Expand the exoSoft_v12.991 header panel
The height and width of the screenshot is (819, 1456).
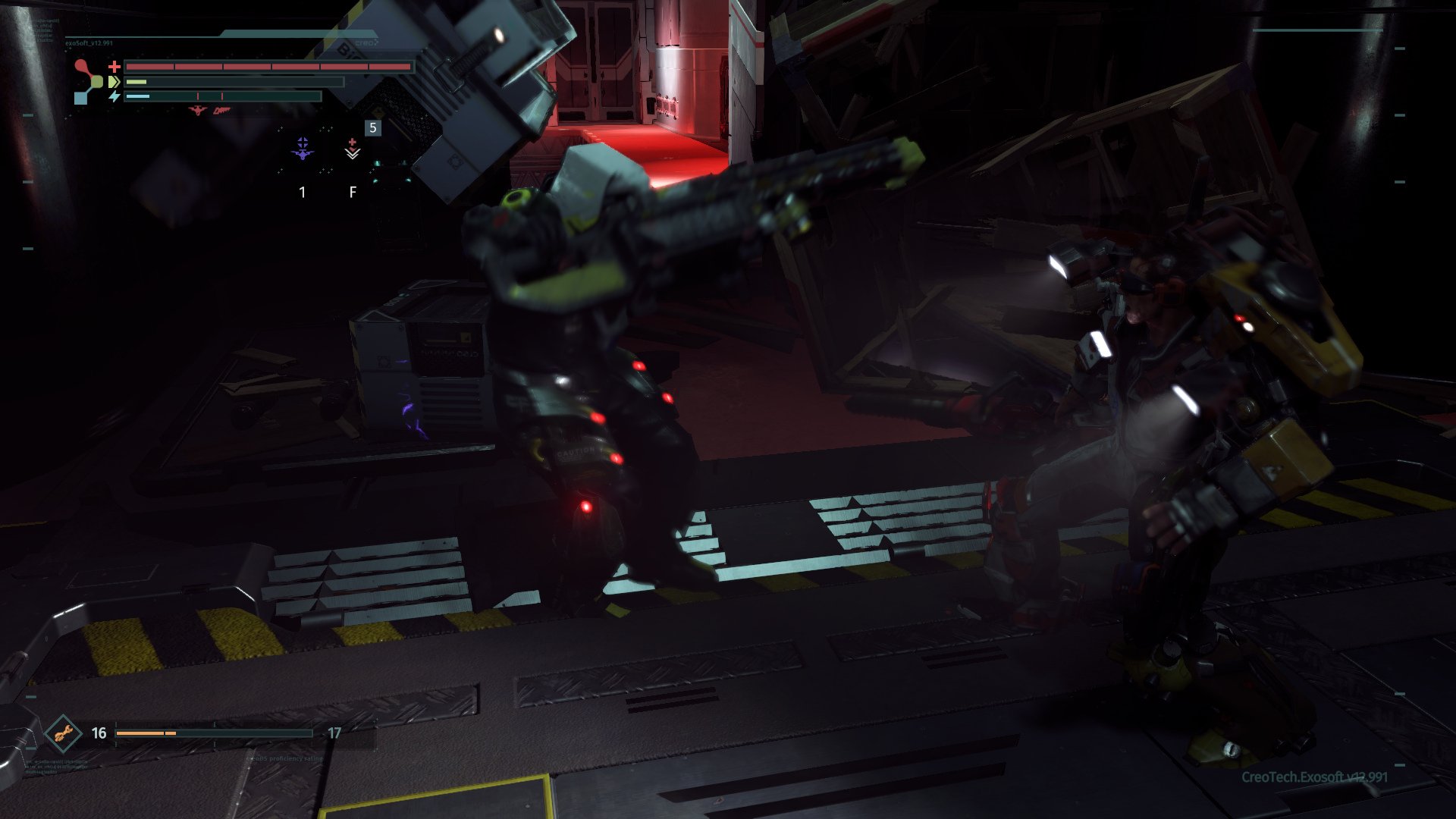pyautogui.click(x=88, y=42)
